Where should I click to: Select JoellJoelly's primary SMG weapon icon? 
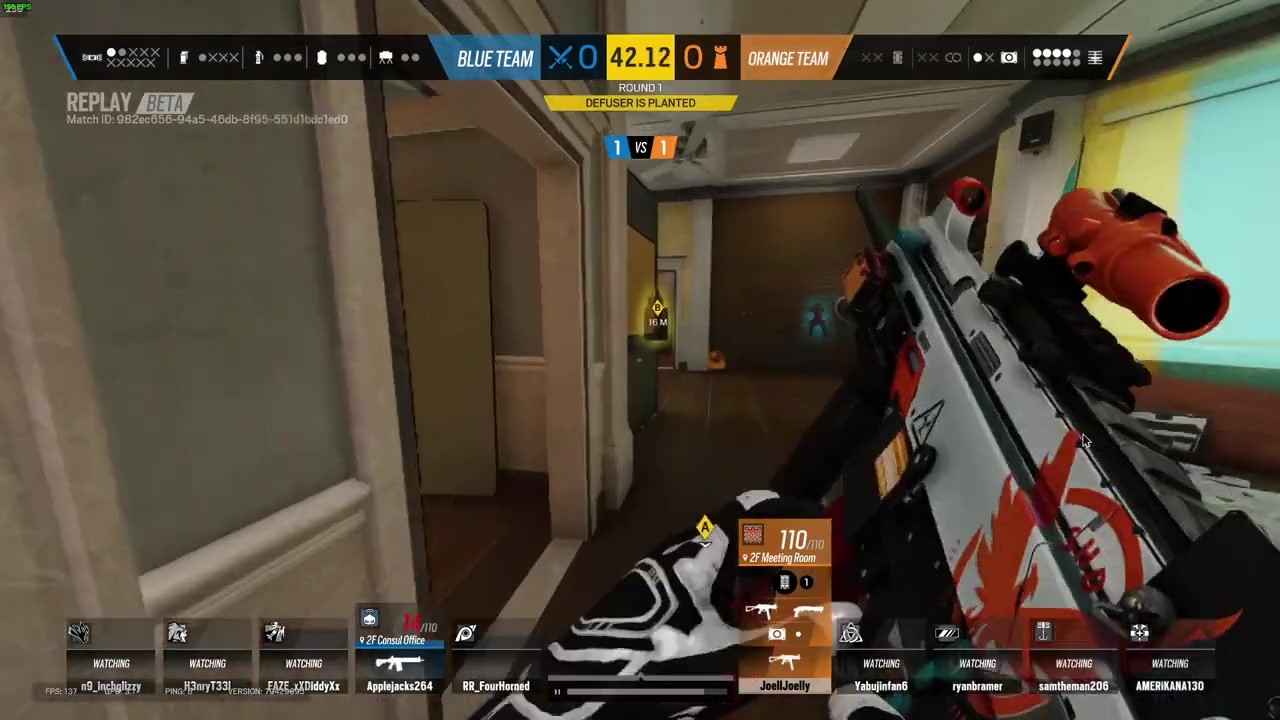click(x=760, y=610)
